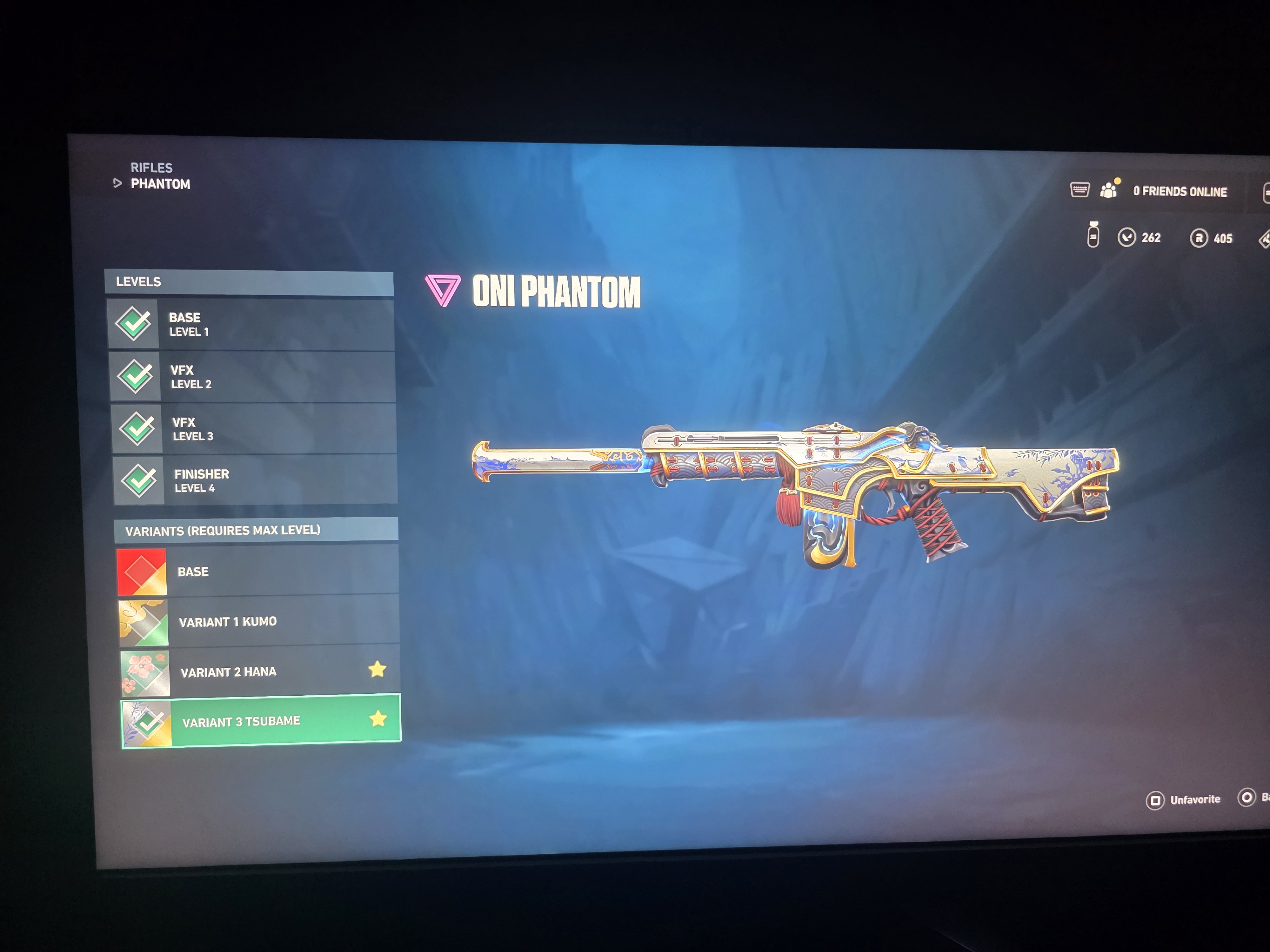Click the keyboard icon near friends
Image resolution: width=1270 pixels, height=952 pixels.
[1079, 189]
